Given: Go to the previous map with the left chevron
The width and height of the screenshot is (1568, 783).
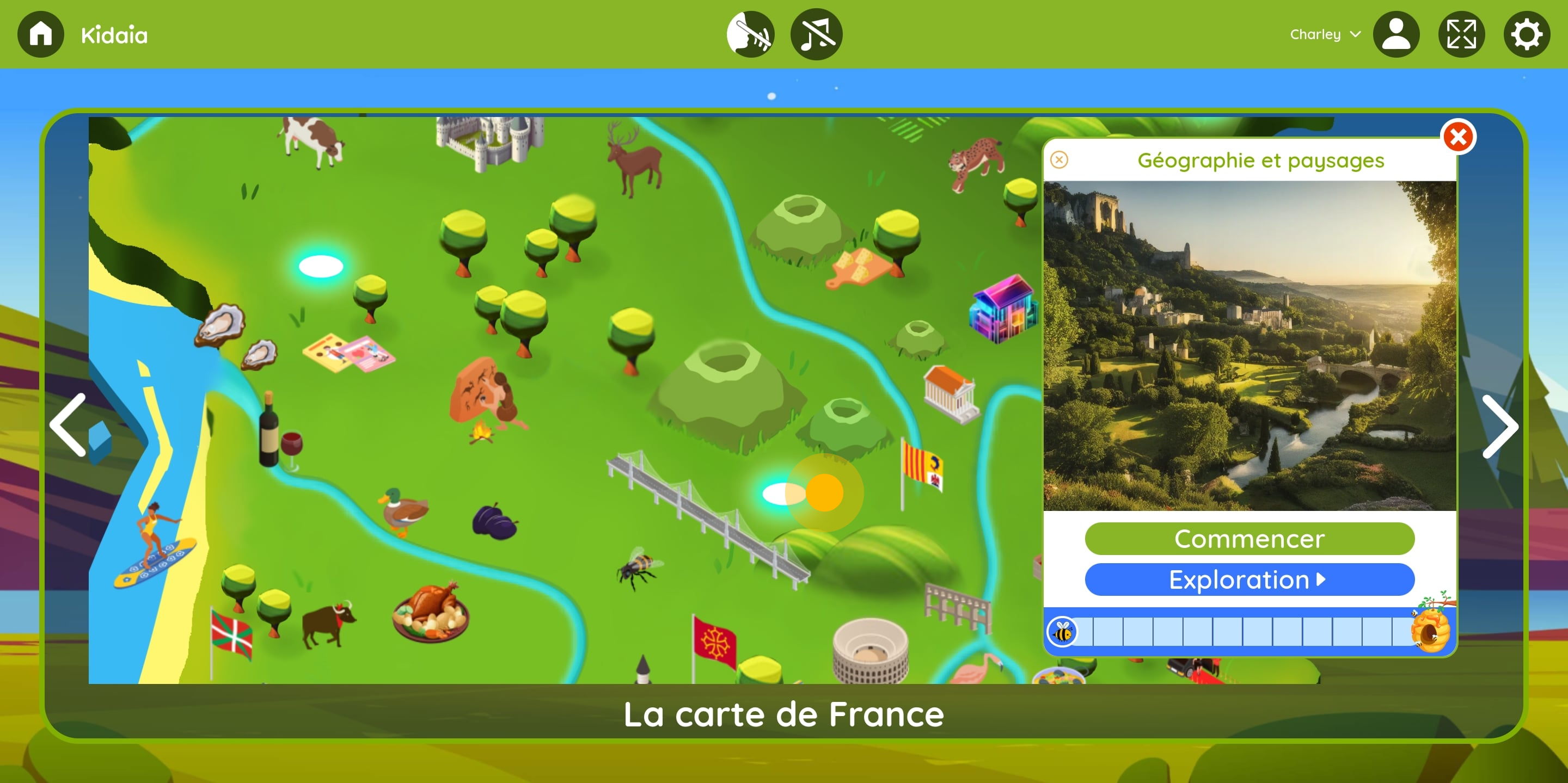Looking at the screenshot, I should point(69,426).
